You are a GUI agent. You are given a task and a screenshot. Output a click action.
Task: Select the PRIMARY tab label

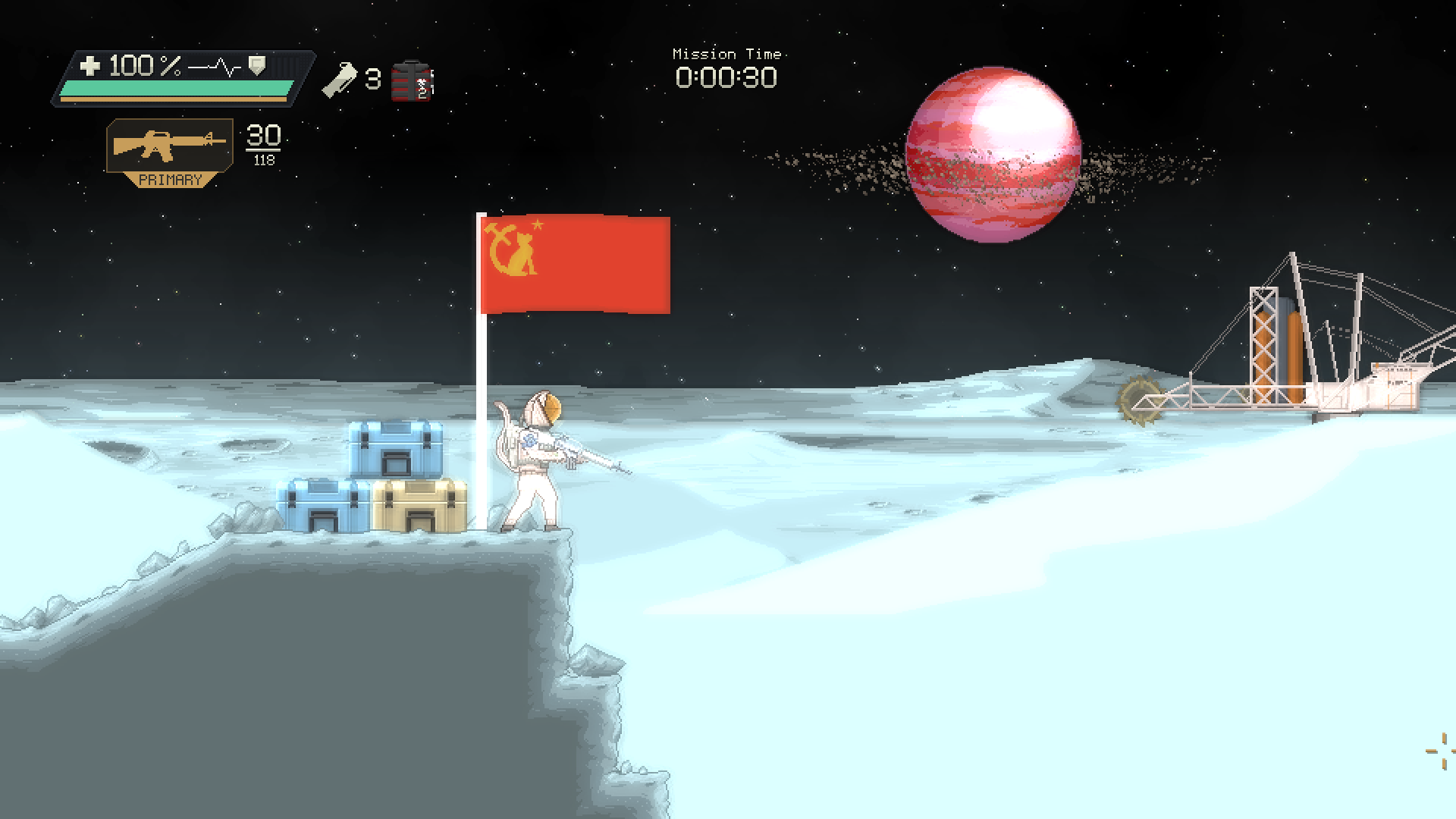(170, 180)
